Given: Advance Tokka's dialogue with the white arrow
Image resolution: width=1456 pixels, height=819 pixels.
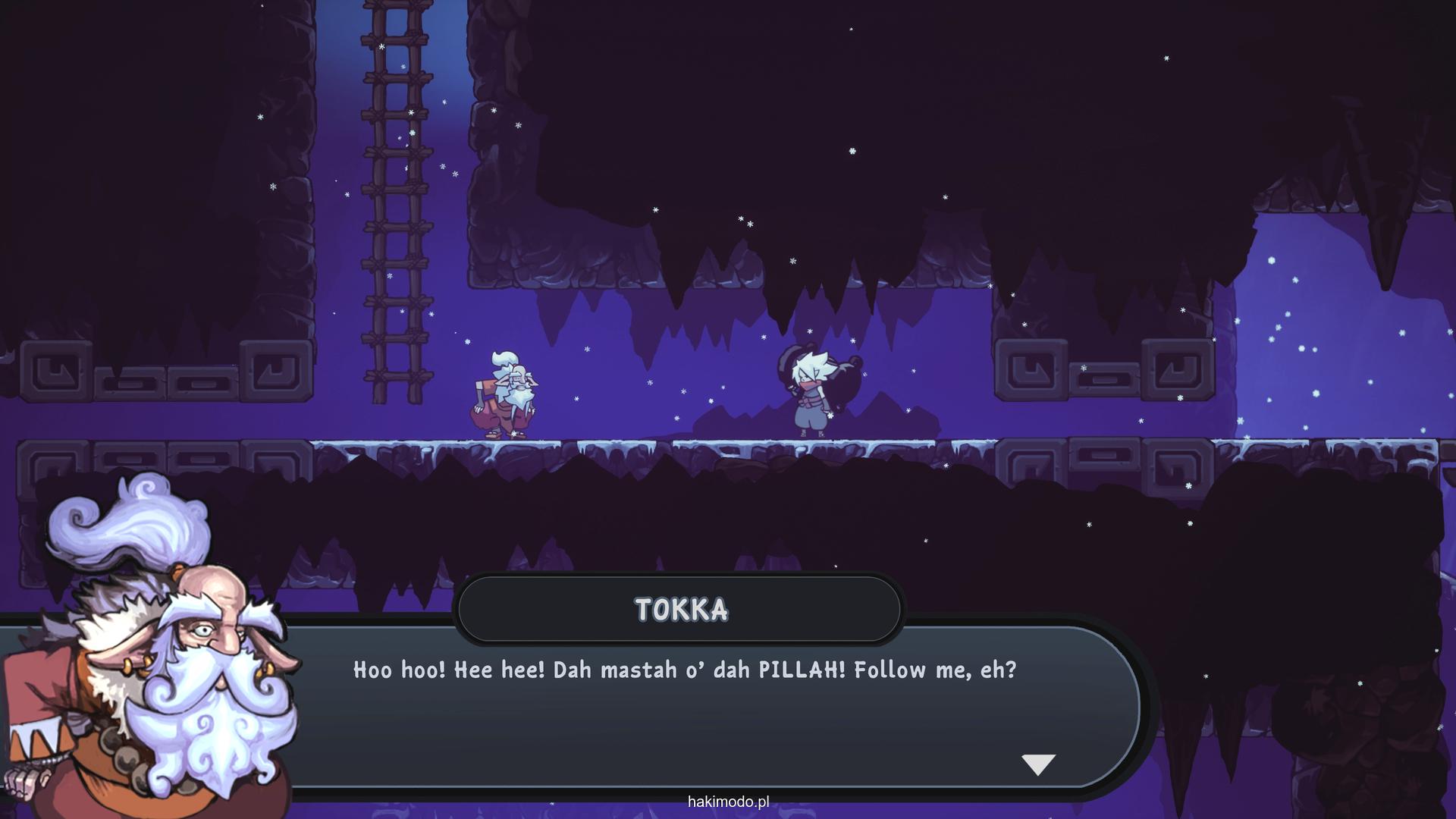Looking at the screenshot, I should [1038, 764].
